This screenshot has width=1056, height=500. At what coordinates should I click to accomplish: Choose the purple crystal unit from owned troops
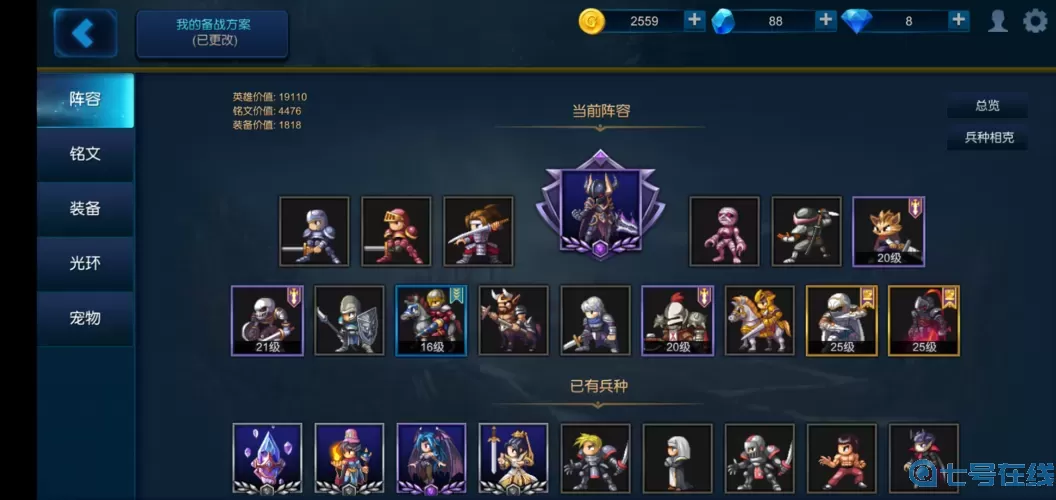point(266,458)
